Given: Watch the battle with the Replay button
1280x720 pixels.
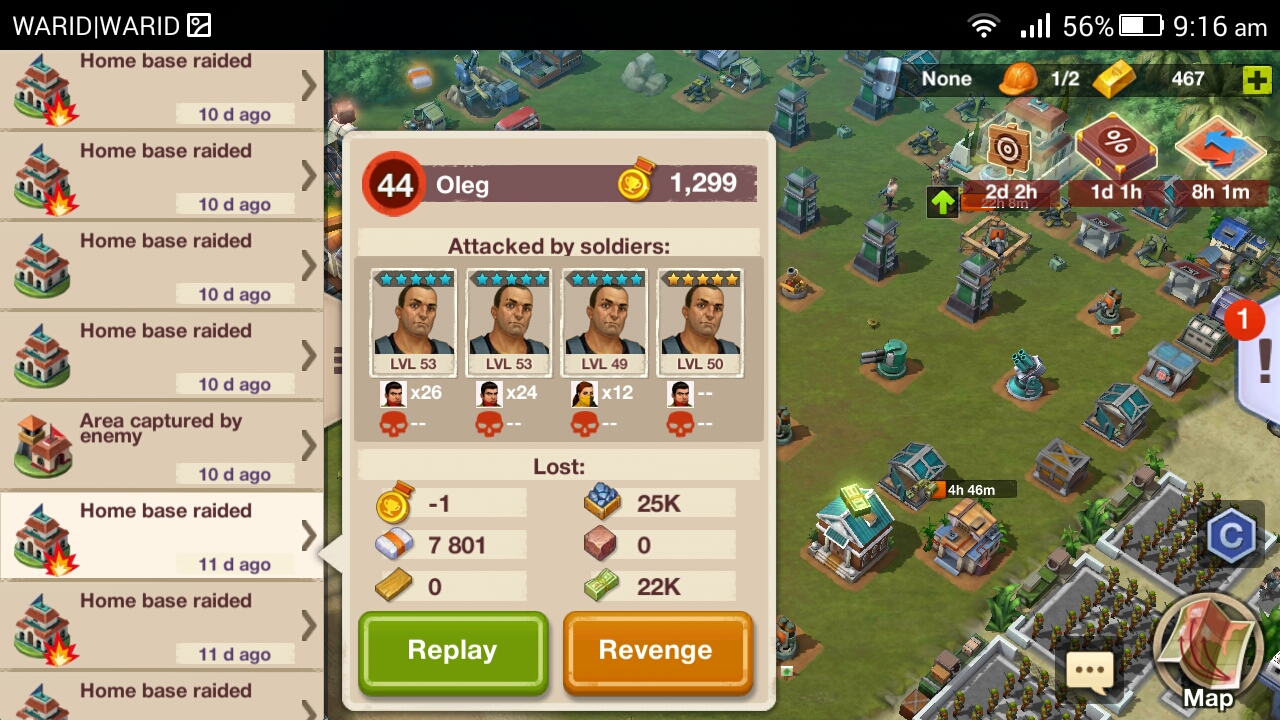Looking at the screenshot, I should [453, 651].
